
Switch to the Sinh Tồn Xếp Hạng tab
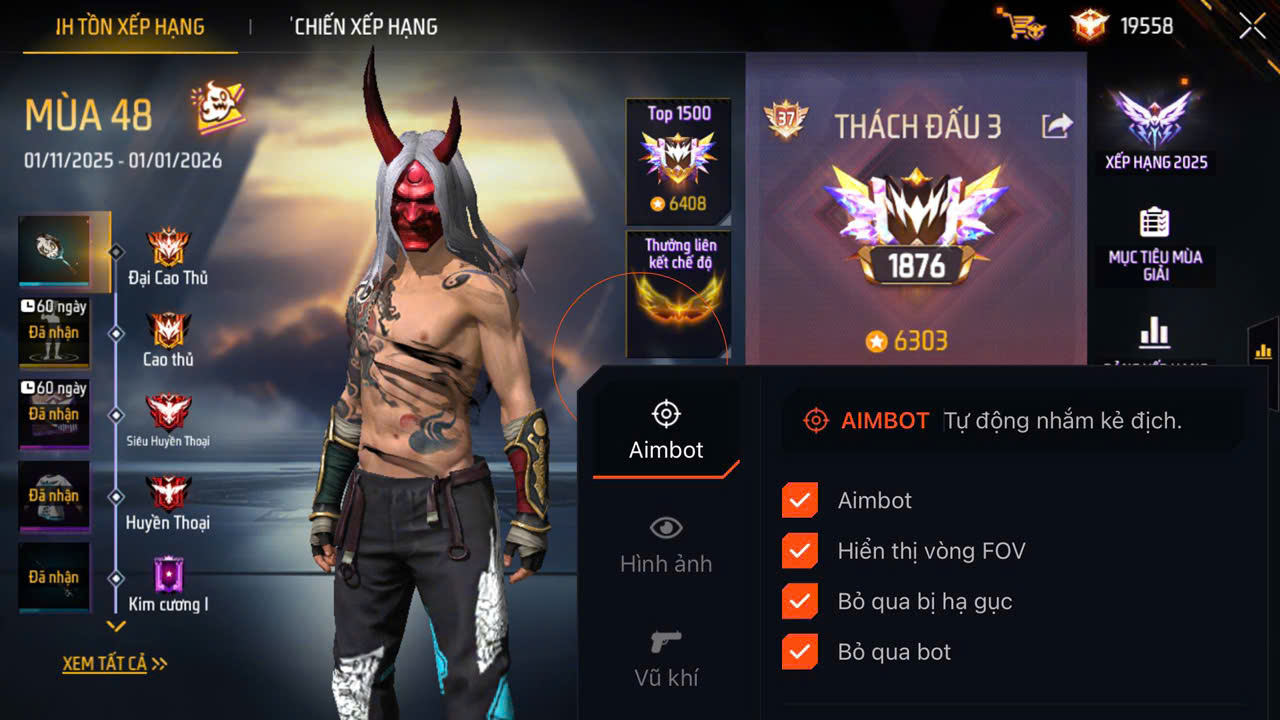point(130,27)
